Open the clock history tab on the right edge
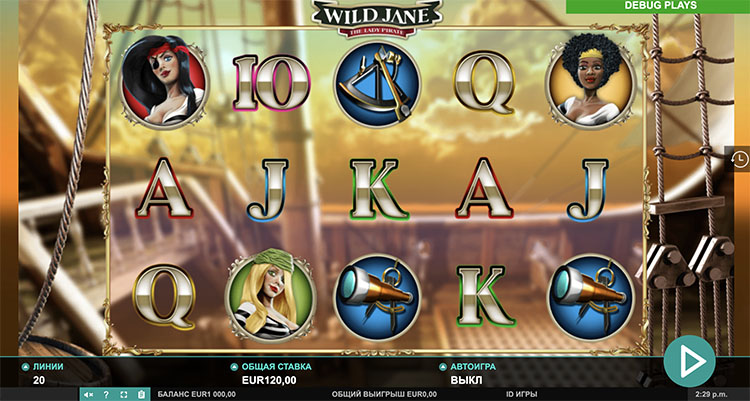Screen dimensions: 750x401 (x=739, y=158)
